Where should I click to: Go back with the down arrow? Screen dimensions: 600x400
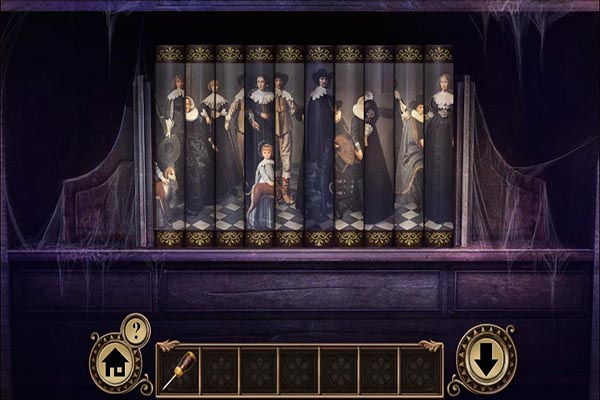click(x=485, y=359)
